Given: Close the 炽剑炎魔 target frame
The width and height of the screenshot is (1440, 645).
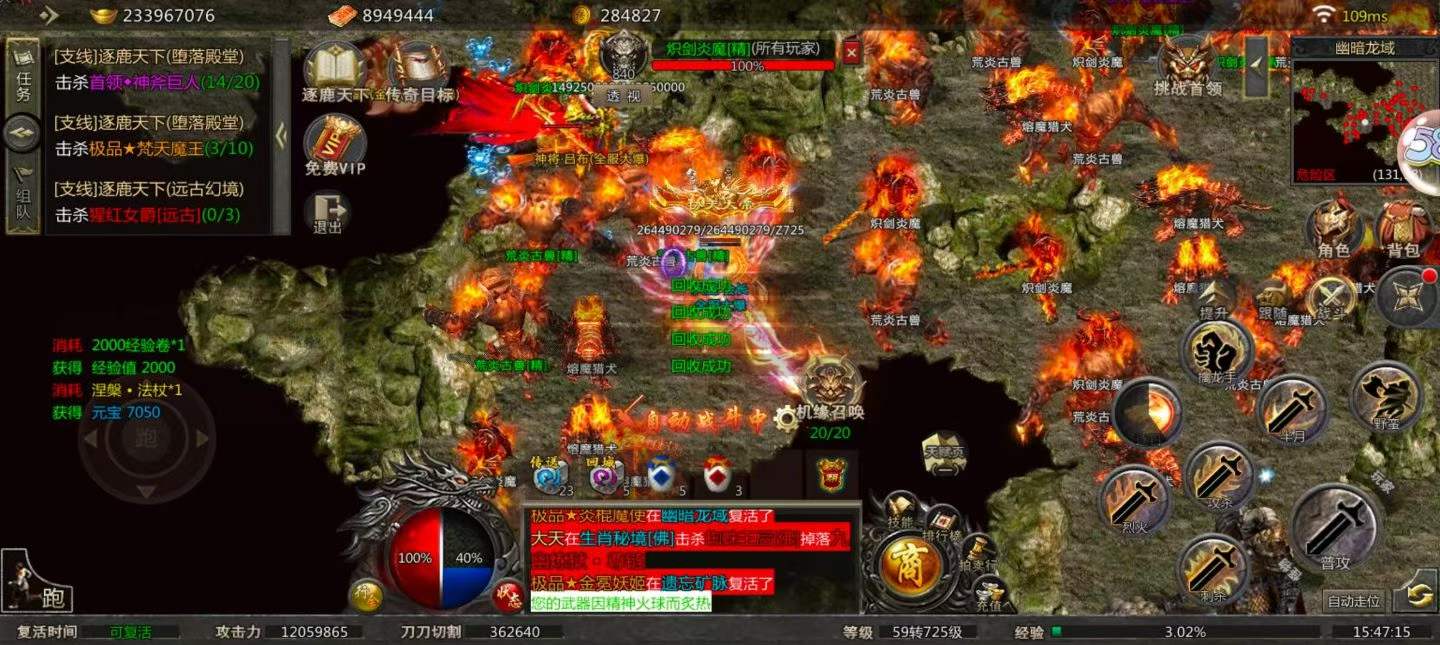Looking at the screenshot, I should (851, 52).
